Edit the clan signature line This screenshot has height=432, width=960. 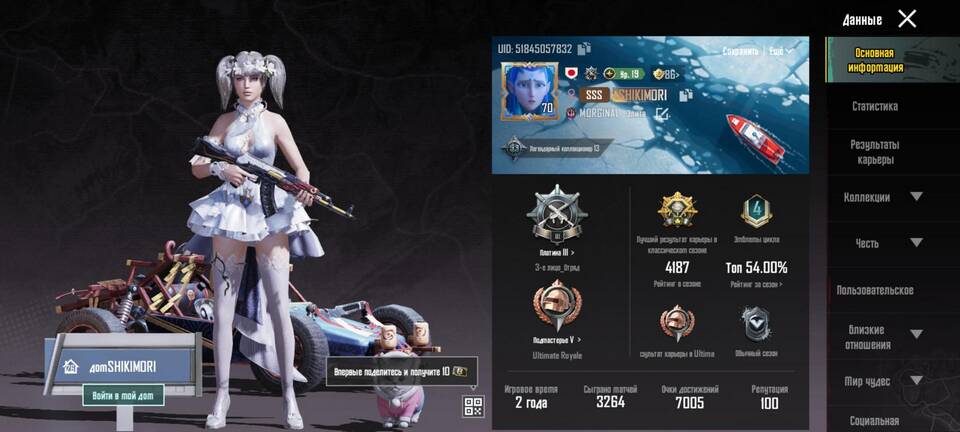pos(662,114)
